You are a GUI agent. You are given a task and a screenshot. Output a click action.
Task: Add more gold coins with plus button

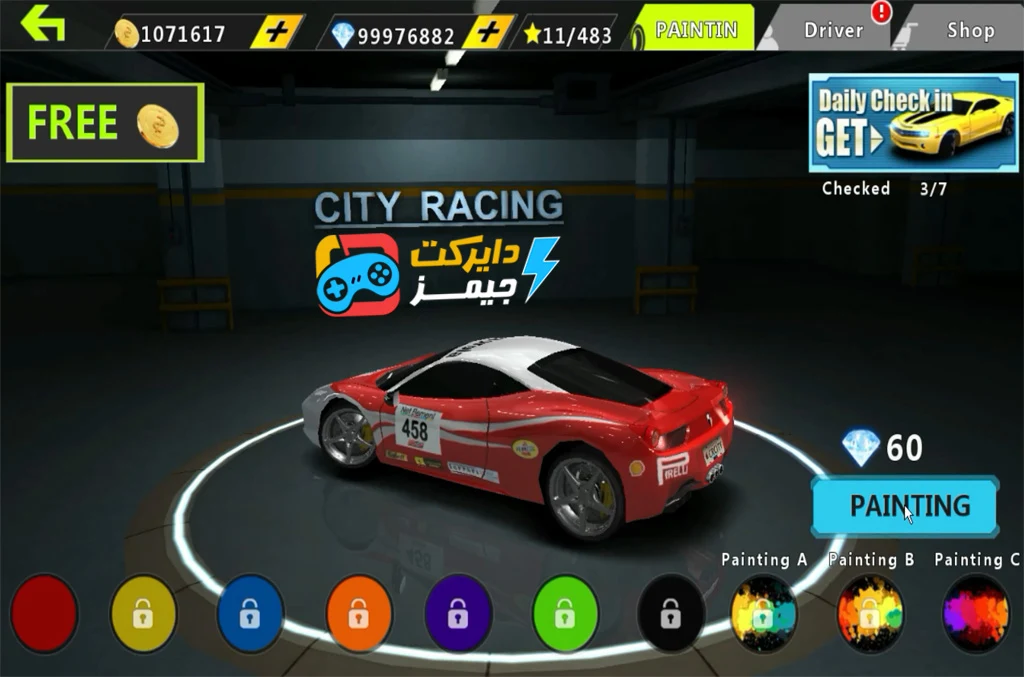(x=276, y=32)
